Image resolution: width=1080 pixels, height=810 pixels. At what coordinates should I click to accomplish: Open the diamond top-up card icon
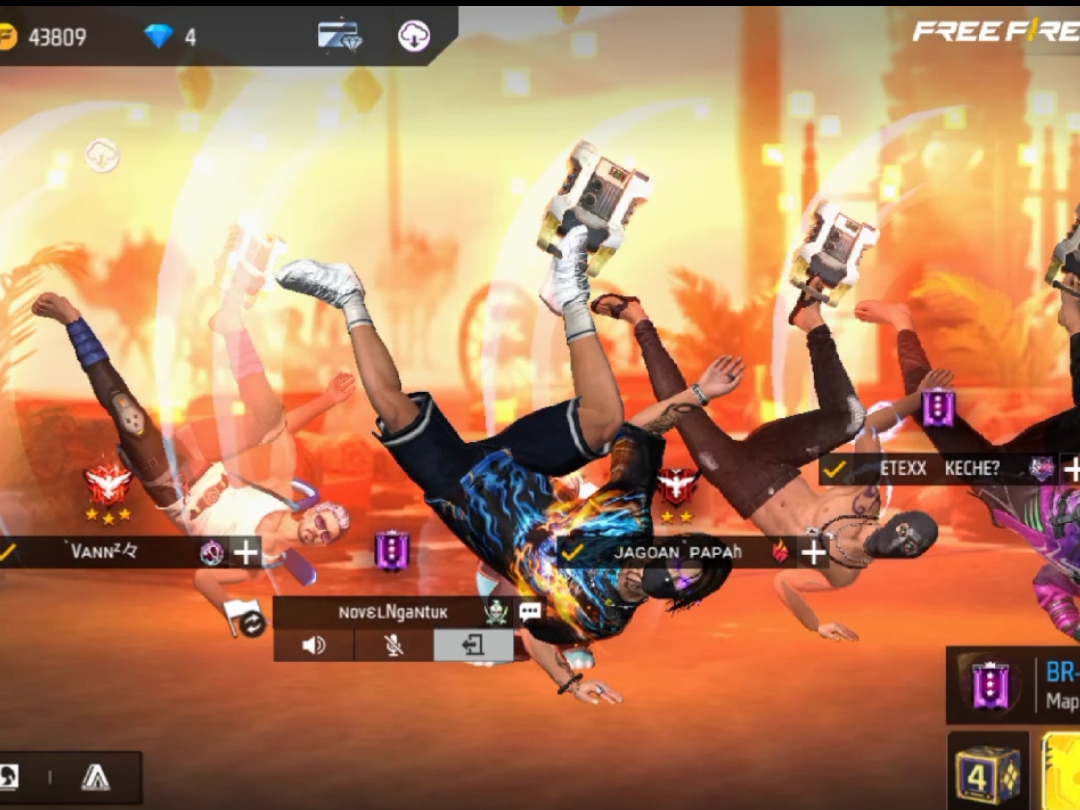tap(339, 35)
